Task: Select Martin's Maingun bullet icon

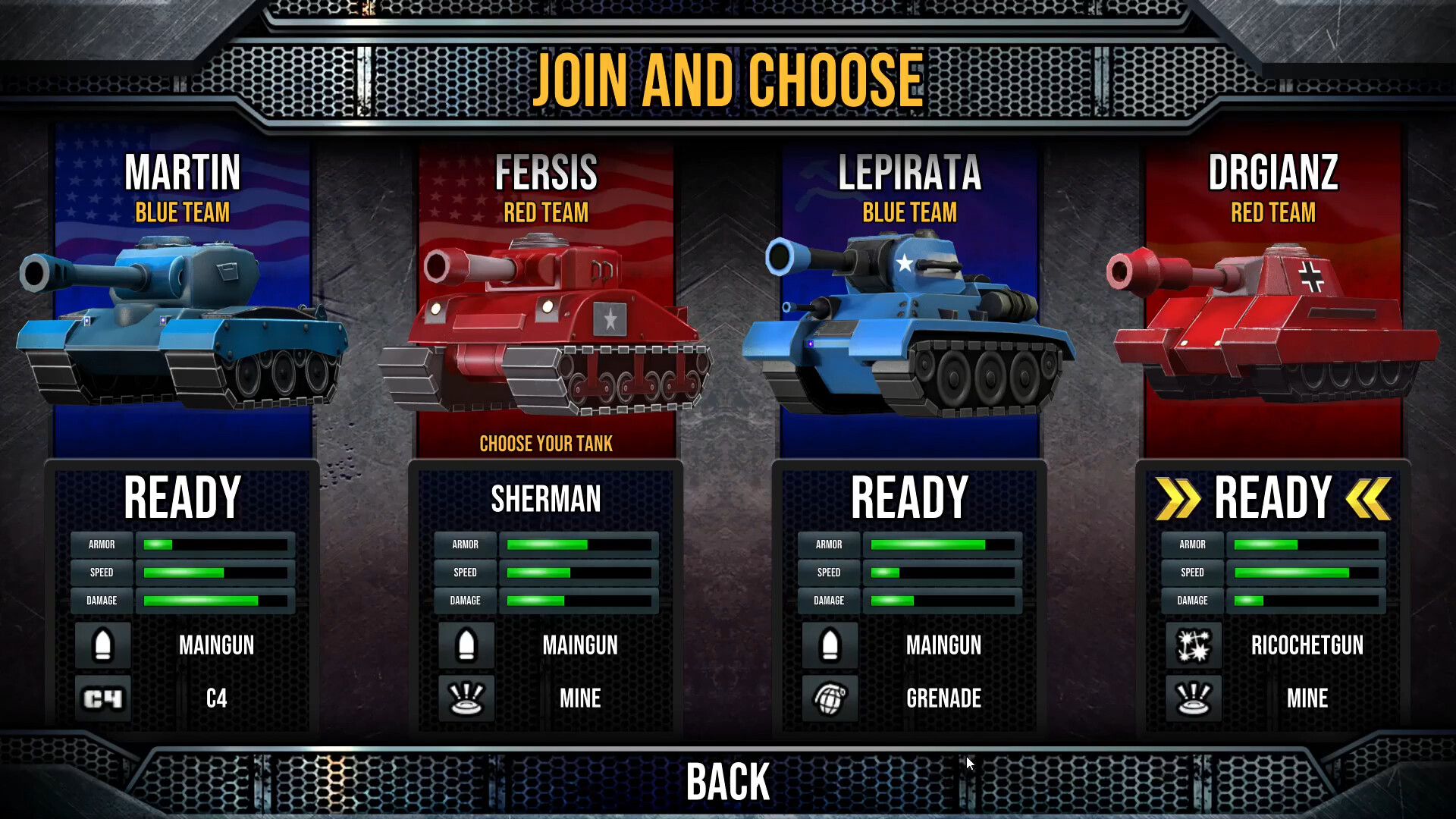Action: point(102,645)
